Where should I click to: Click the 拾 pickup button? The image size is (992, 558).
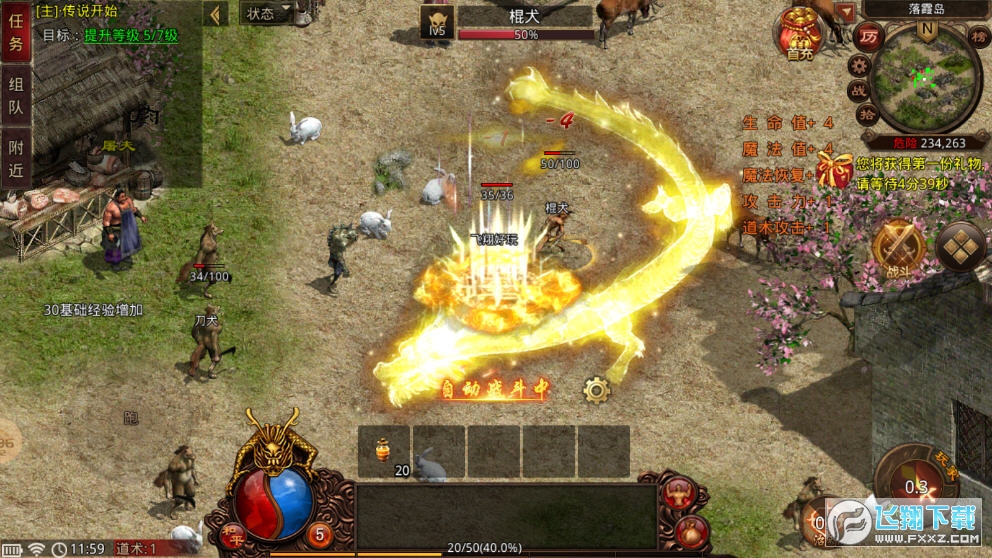point(868,114)
